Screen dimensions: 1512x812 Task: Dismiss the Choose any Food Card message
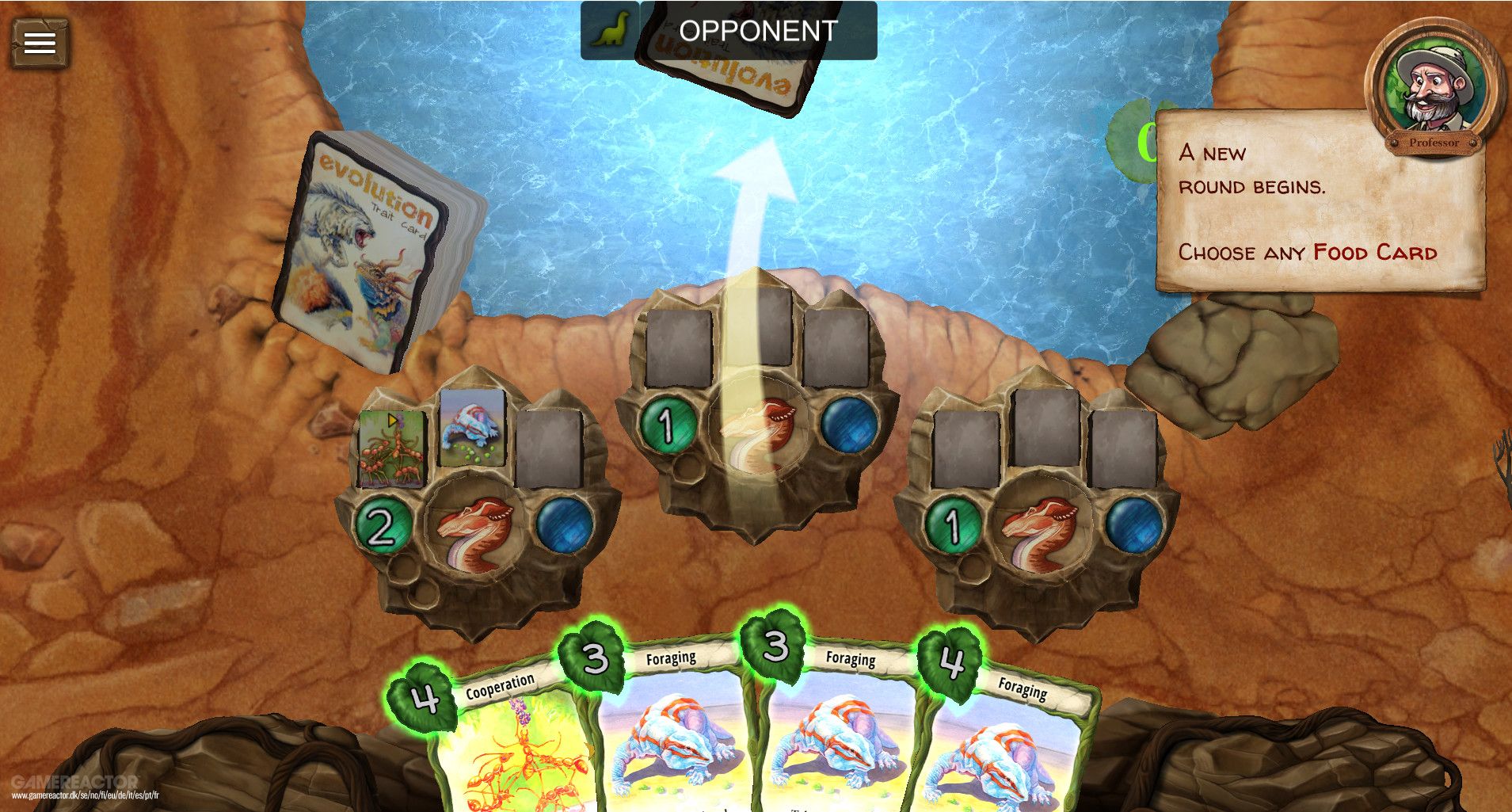1331,202
